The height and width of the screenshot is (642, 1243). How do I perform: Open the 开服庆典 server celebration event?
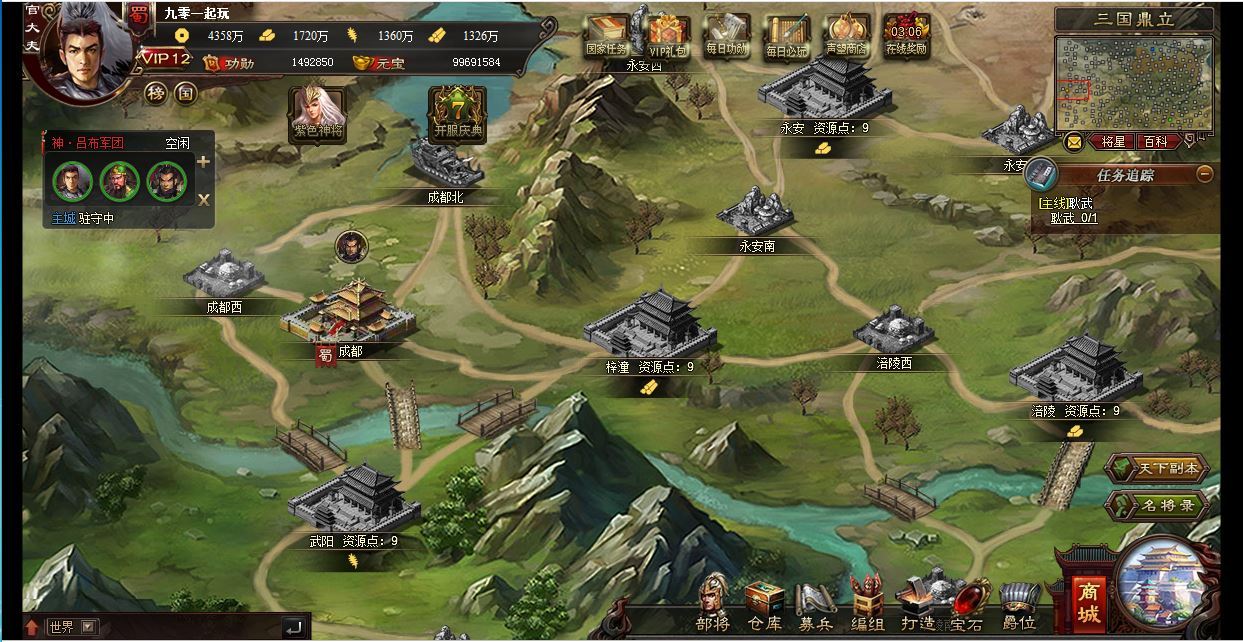tap(457, 113)
